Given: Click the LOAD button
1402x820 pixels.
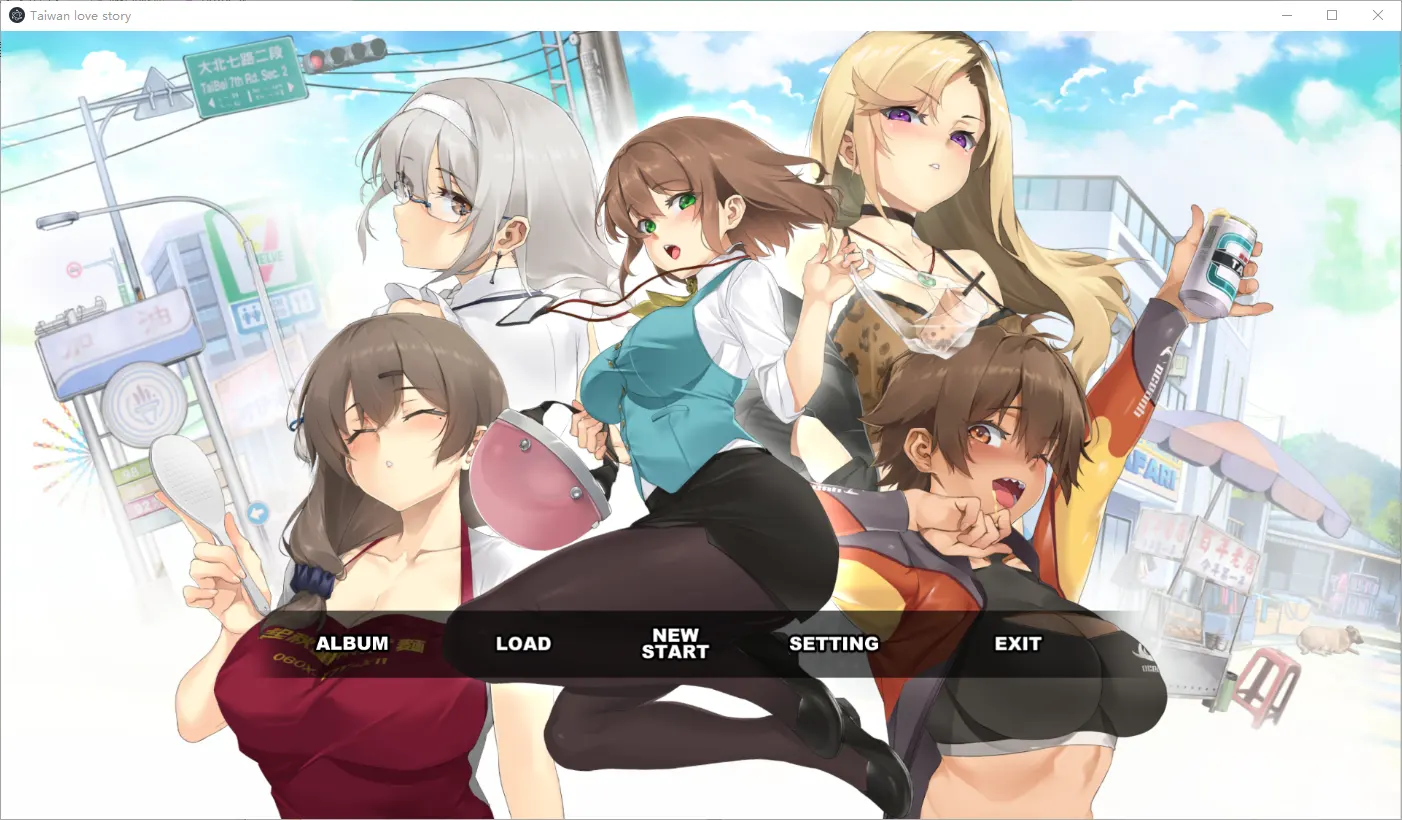Looking at the screenshot, I should [523, 643].
